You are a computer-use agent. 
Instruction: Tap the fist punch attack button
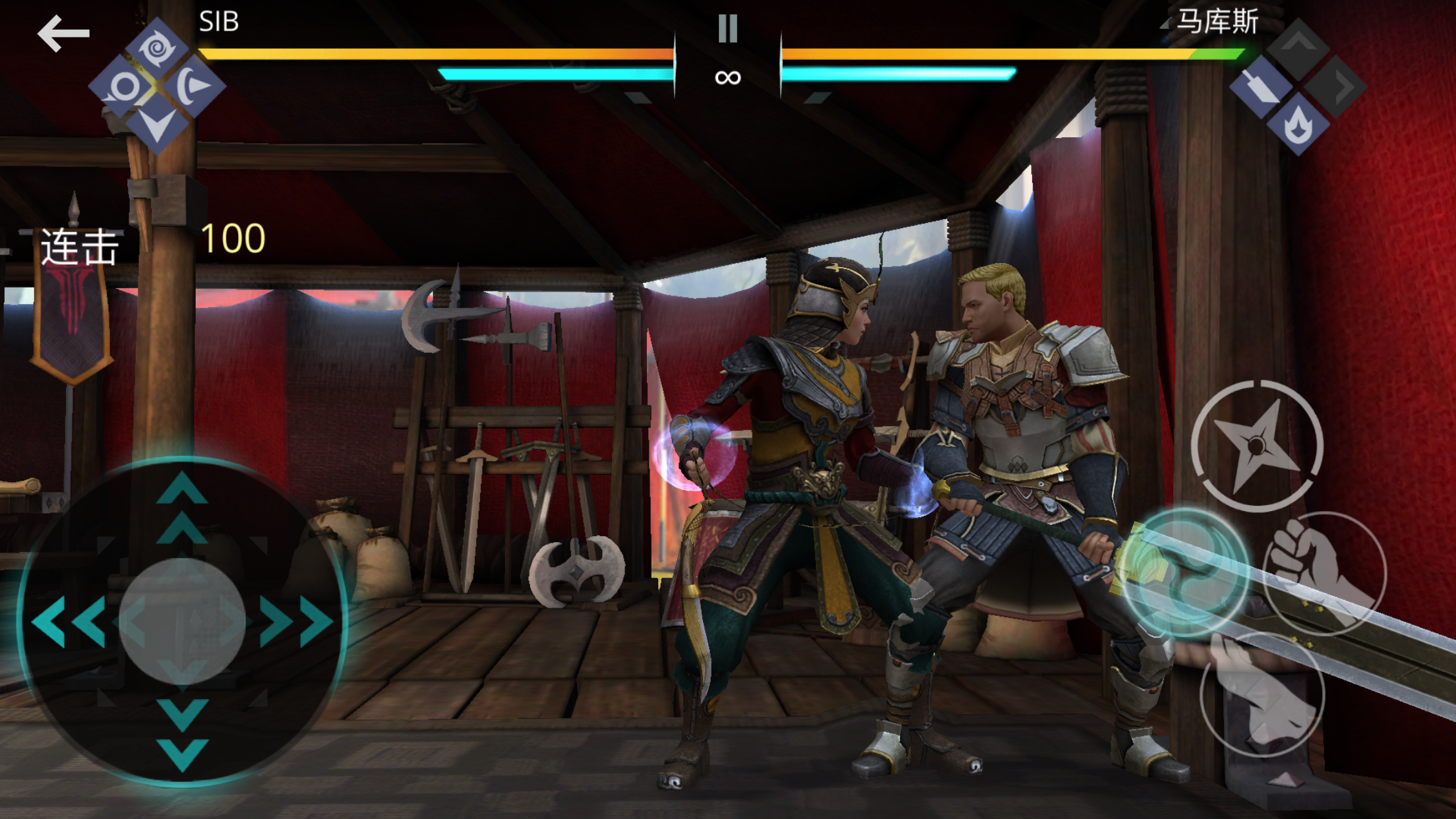[x=1325, y=572]
